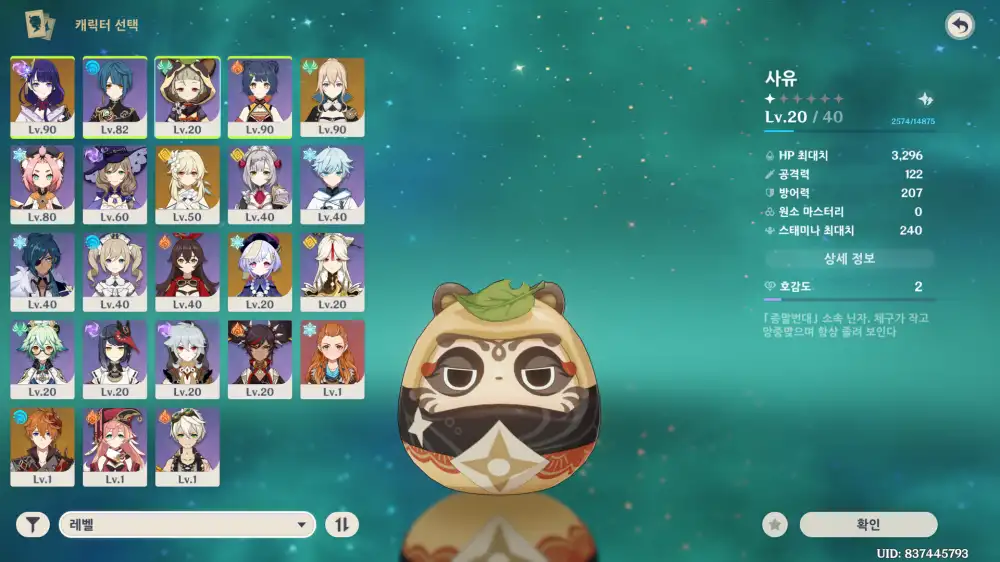The image size is (1000, 562).
Task: Select Ningguang's character card
Action: (x=333, y=272)
